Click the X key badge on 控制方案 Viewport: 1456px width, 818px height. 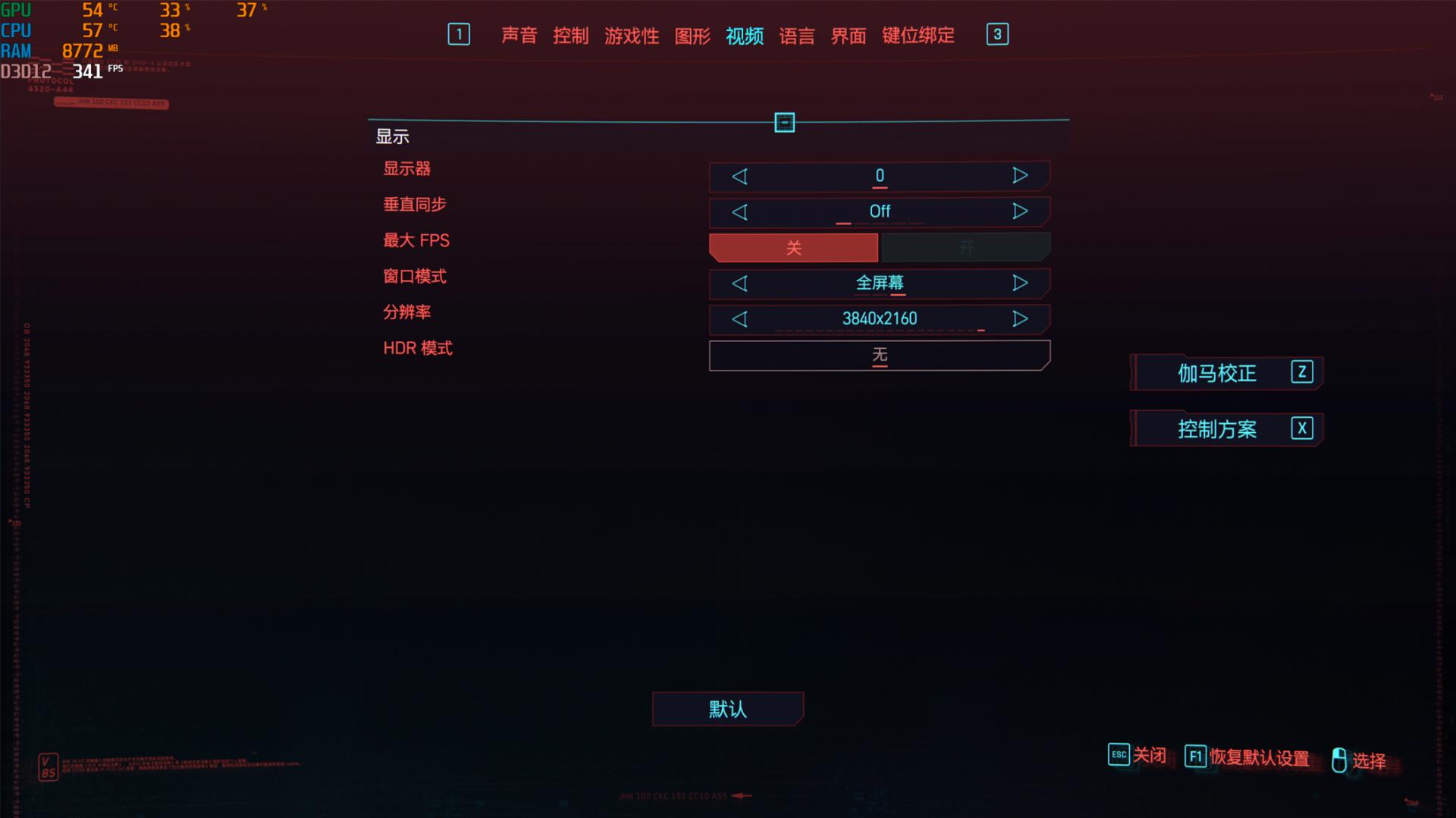1301,428
